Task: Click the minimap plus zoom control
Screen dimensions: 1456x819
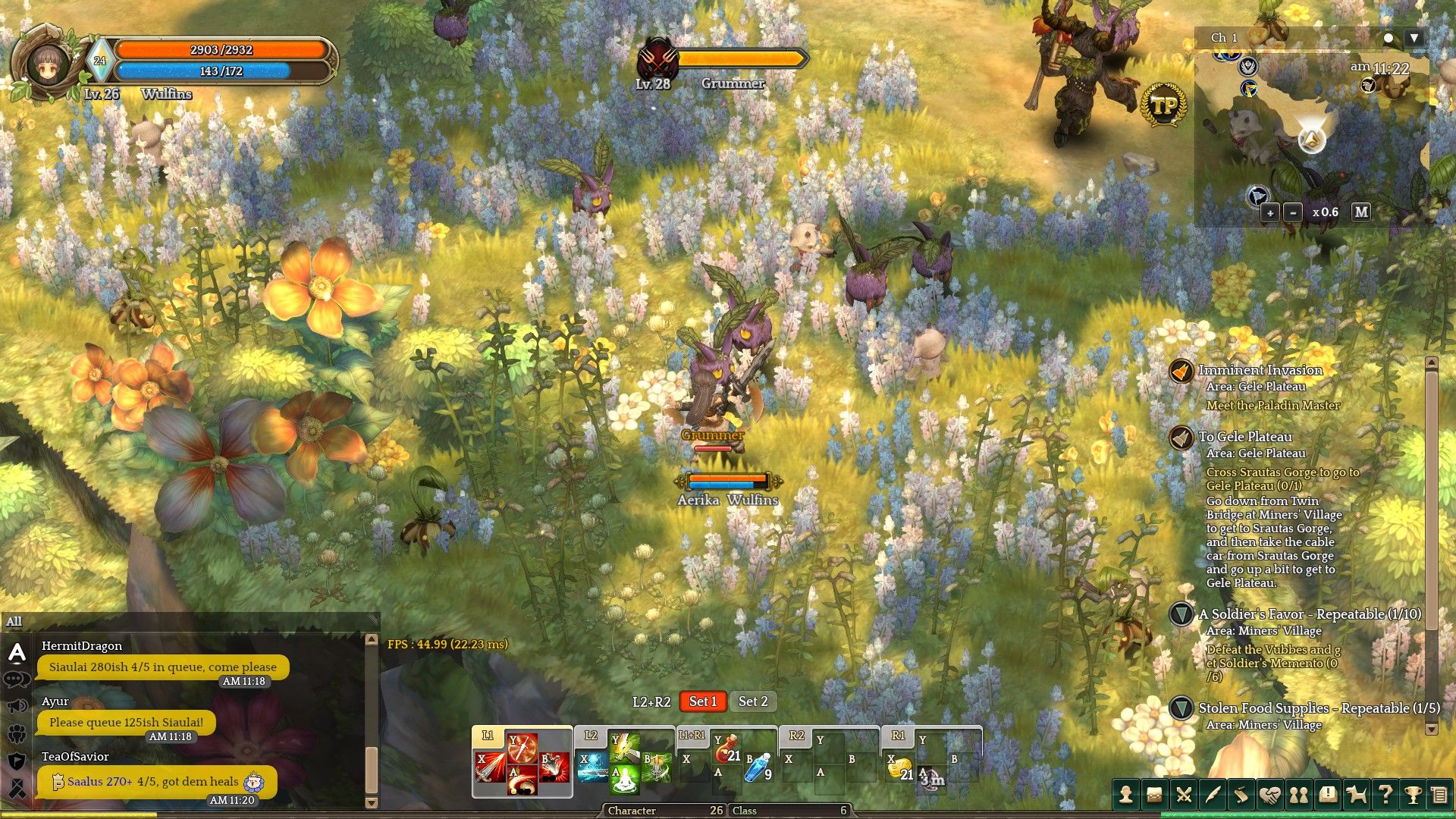Action: (1269, 213)
